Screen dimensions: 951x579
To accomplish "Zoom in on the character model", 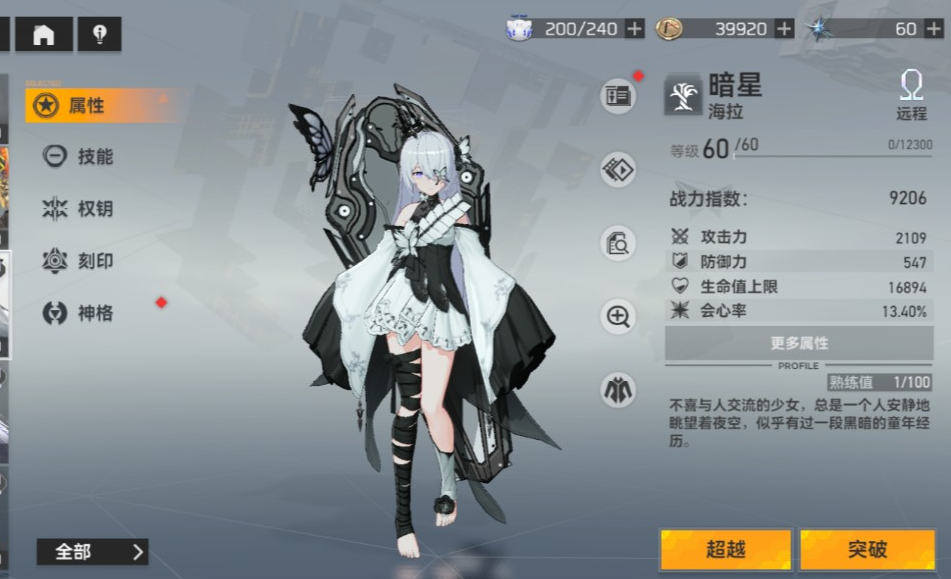I will [x=618, y=317].
